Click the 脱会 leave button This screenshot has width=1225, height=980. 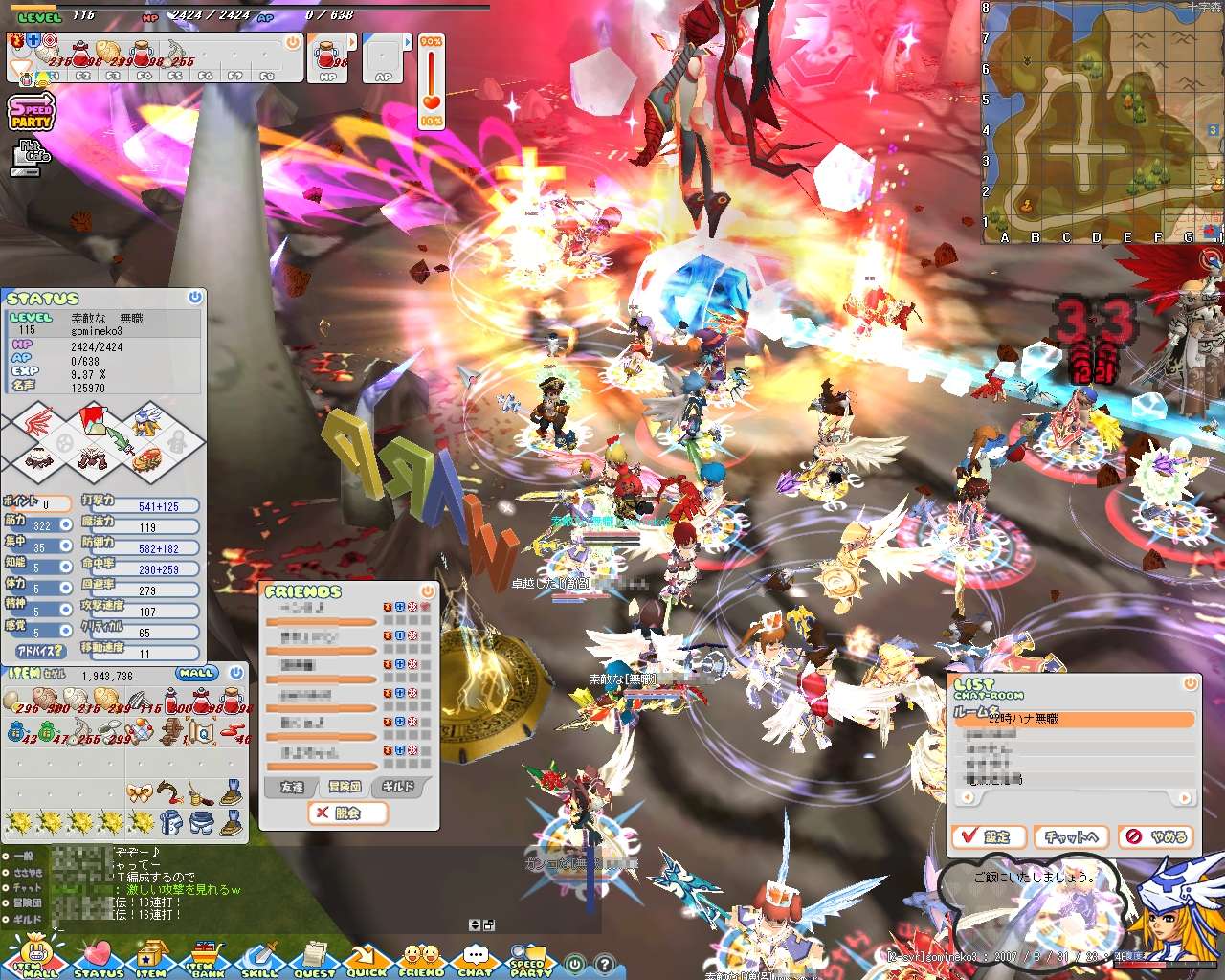point(348,813)
